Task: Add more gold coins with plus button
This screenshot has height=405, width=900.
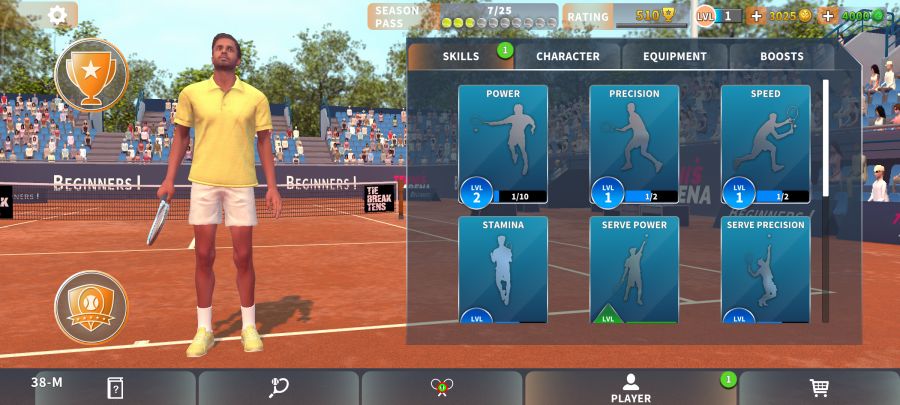Action: (x=756, y=16)
